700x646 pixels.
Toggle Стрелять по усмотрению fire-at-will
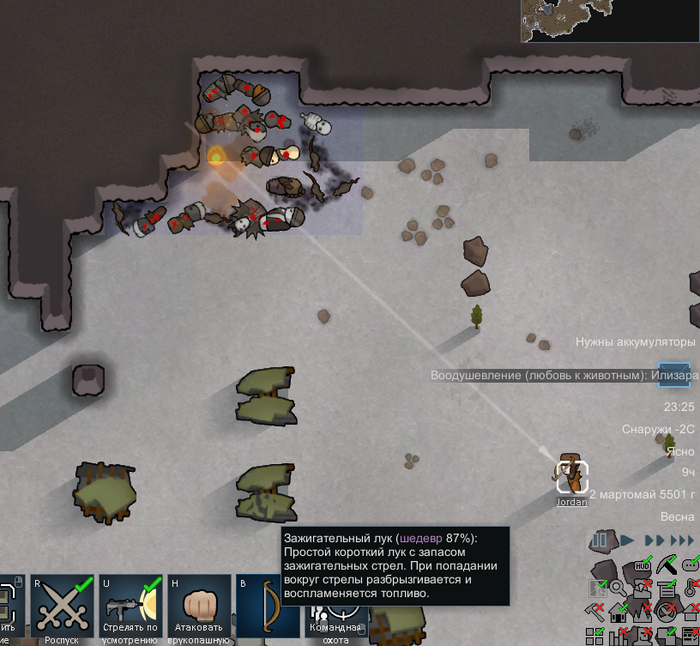pos(131,606)
